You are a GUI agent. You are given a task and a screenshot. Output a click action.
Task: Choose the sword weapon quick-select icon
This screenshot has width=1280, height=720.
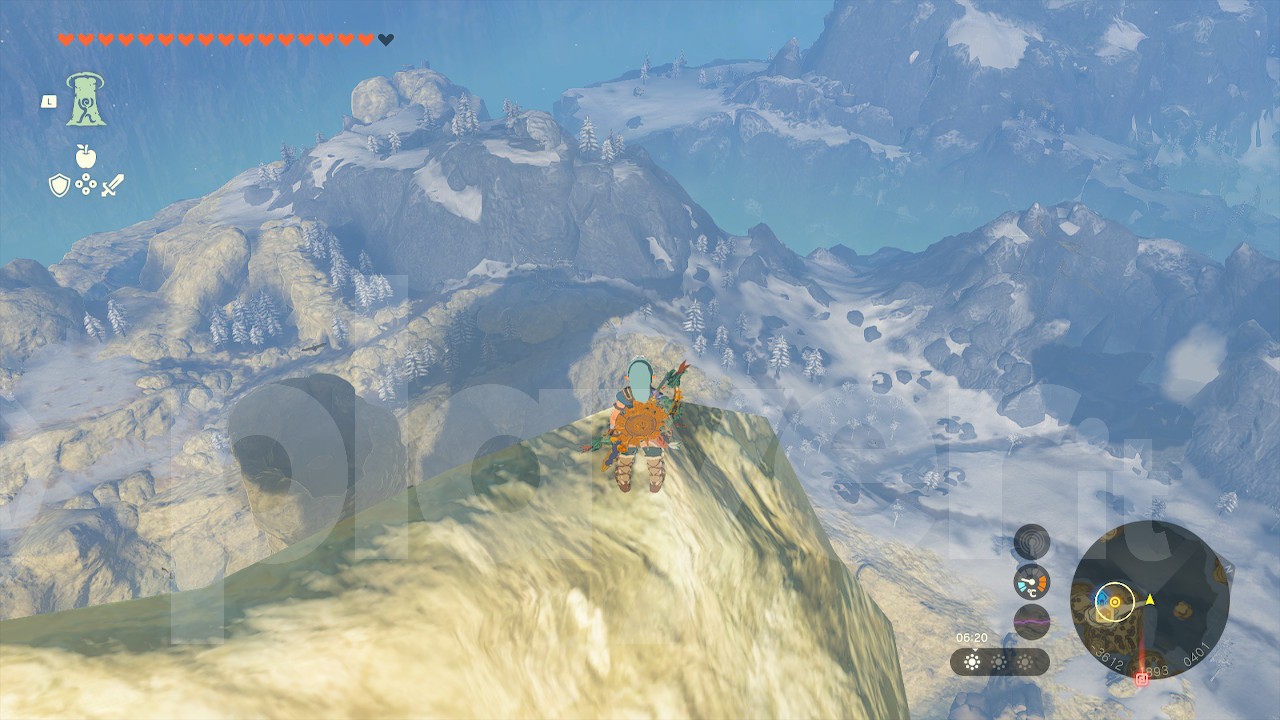tap(112, 185)
